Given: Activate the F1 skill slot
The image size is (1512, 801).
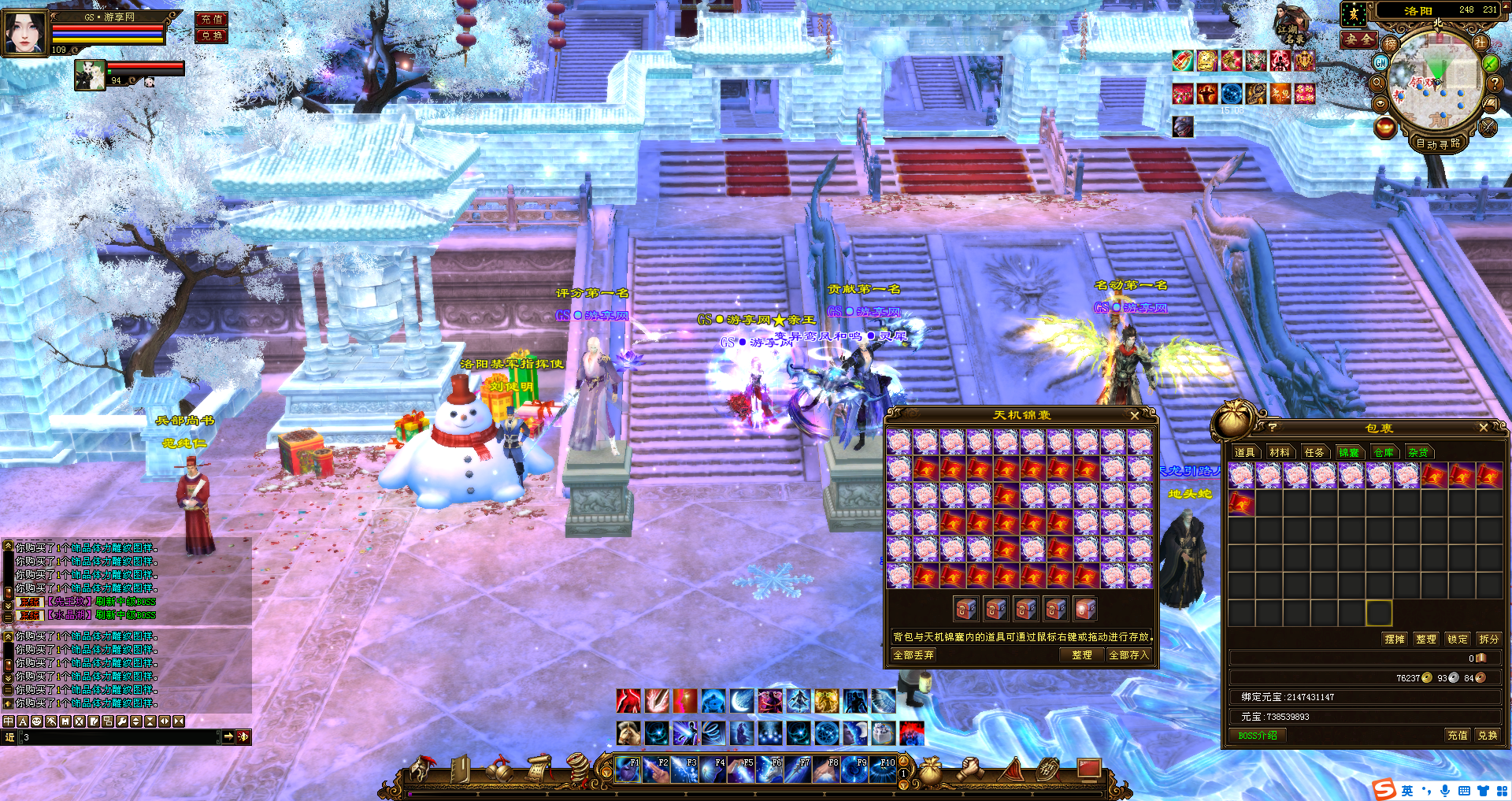Looking at the screenshot, I should 628,769.
